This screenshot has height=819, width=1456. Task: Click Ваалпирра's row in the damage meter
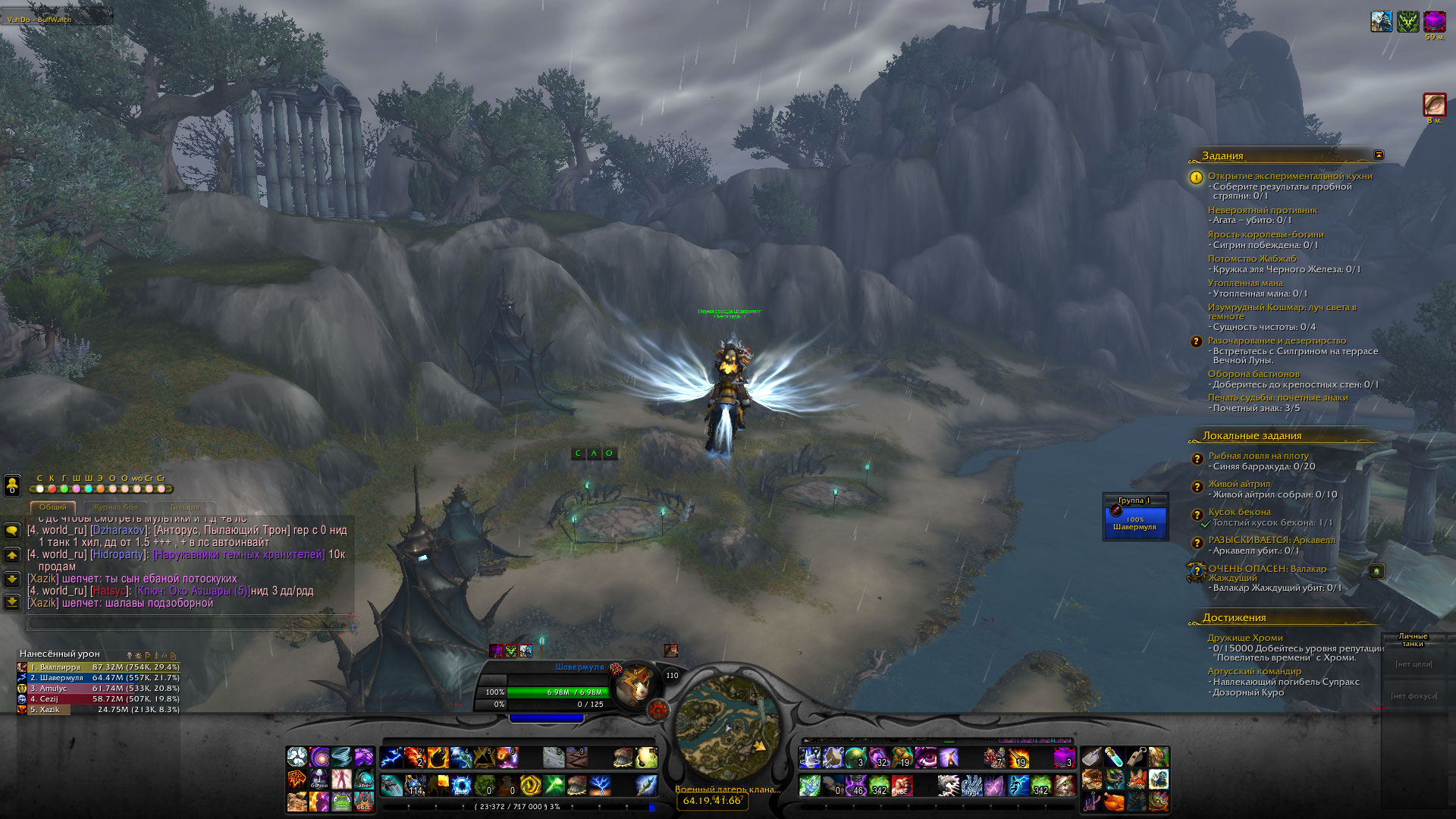click(x=99, y=667)
